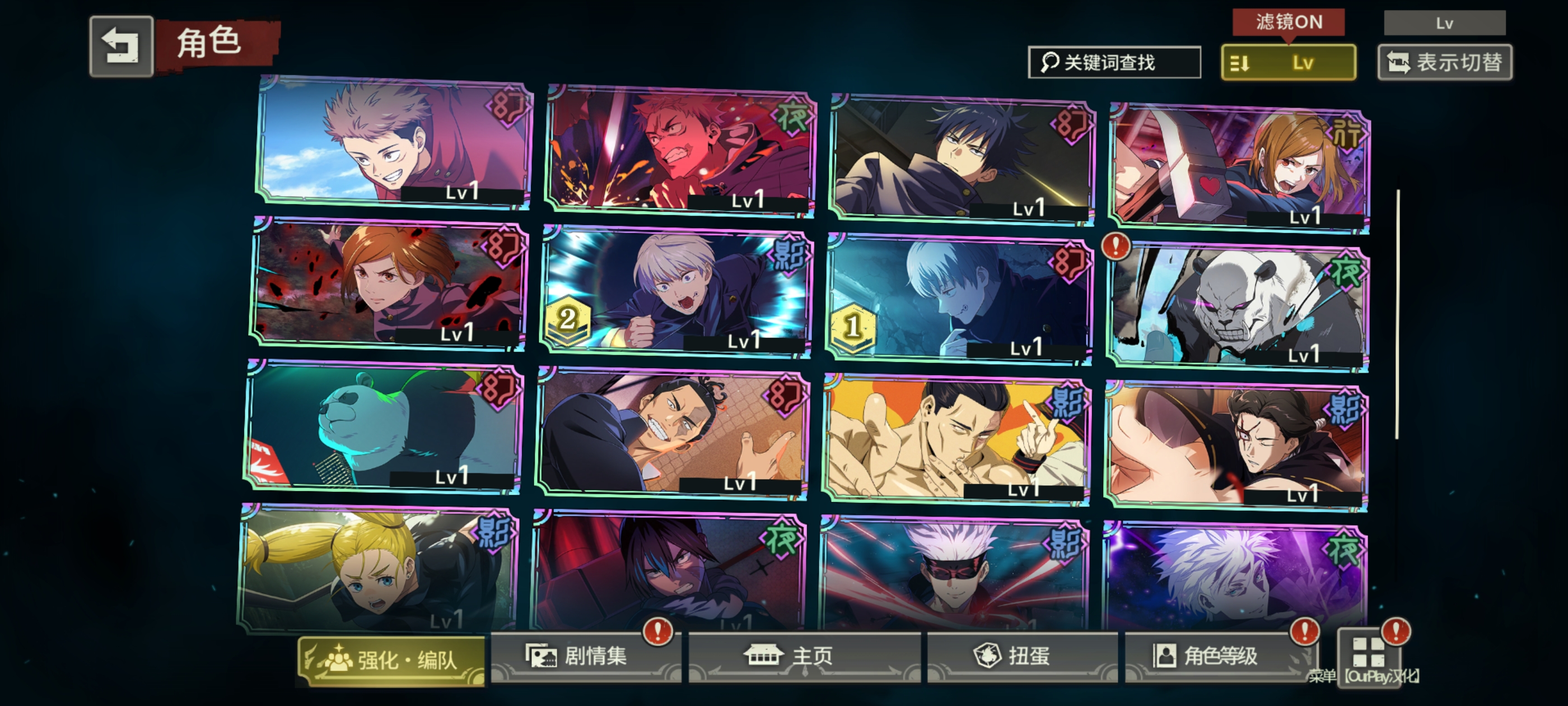Select the smiling Yuji card under blue sky
Image resolution: width=1568 pixels, height=706 pixels.
(x=393, y=143)
